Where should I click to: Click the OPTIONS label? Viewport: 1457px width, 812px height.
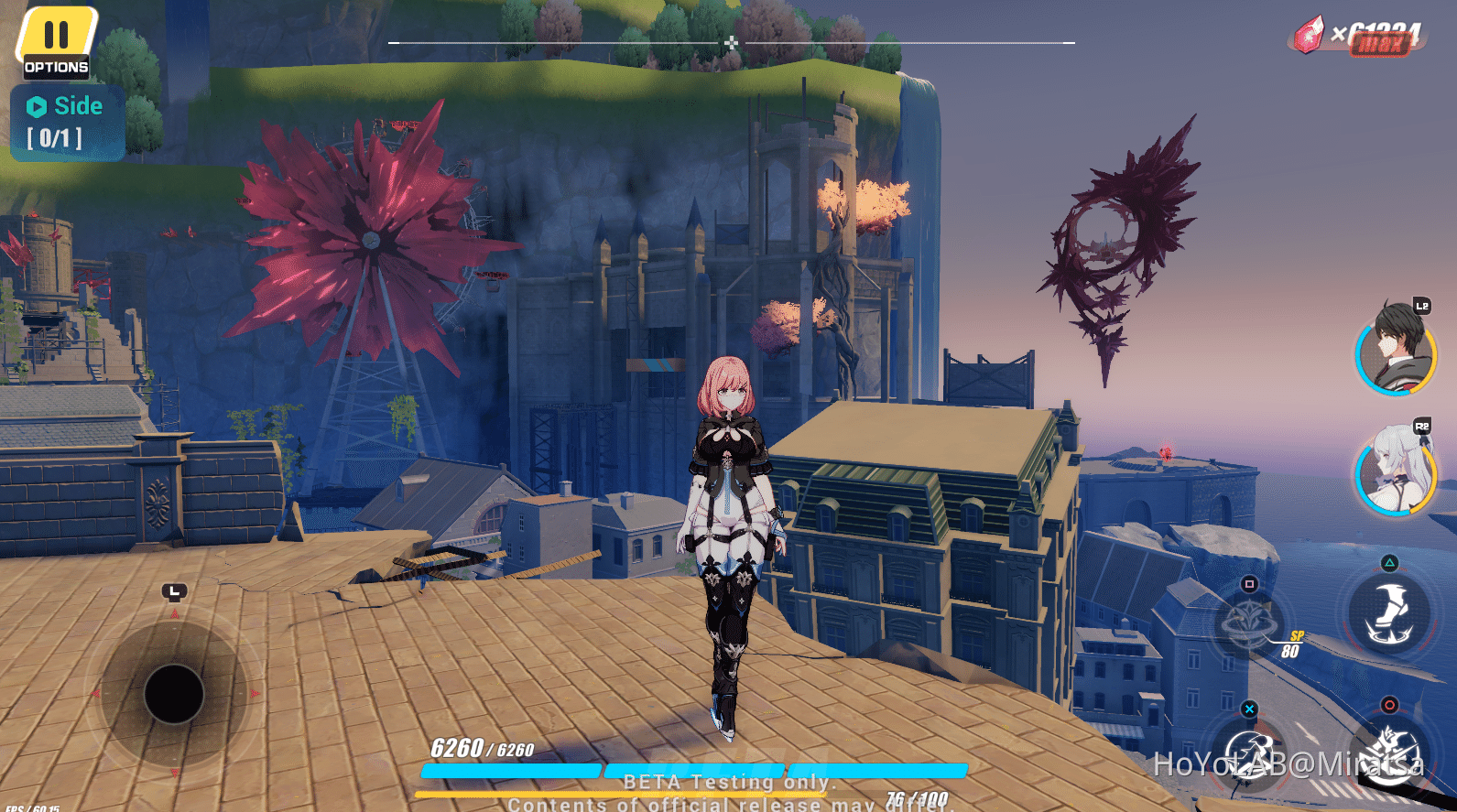pos(55,66)
